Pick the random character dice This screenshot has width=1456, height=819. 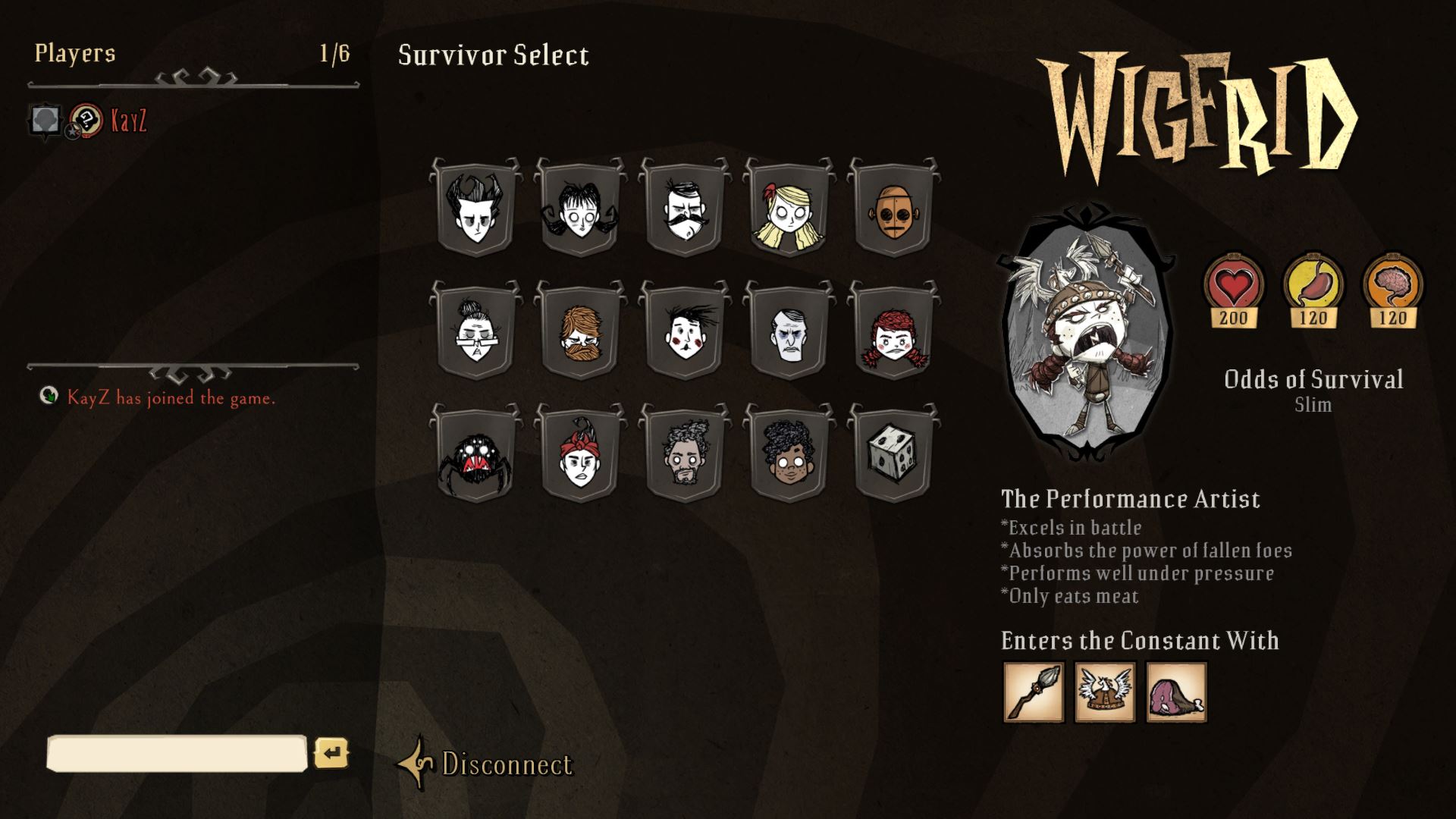(893, 454)
